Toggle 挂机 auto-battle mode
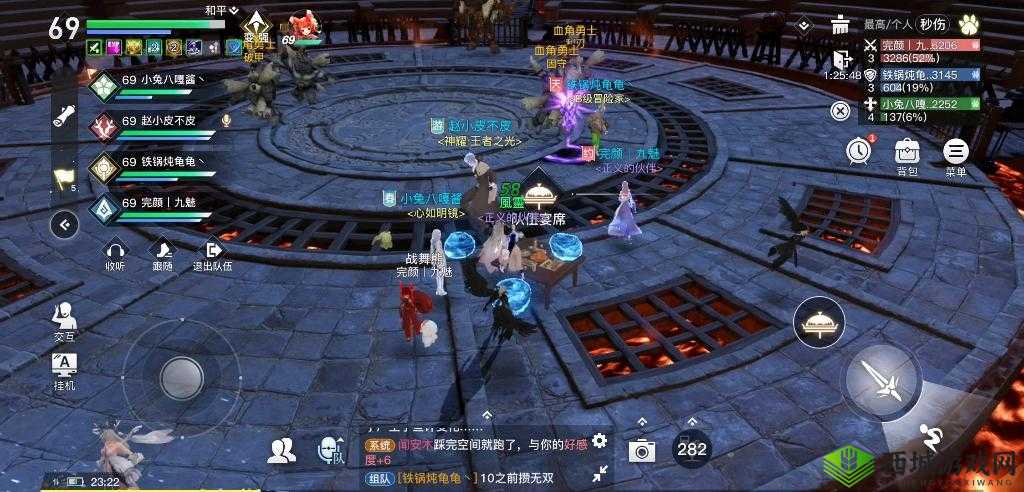This screenshot has width=1024, height=492. click(64, 369)
